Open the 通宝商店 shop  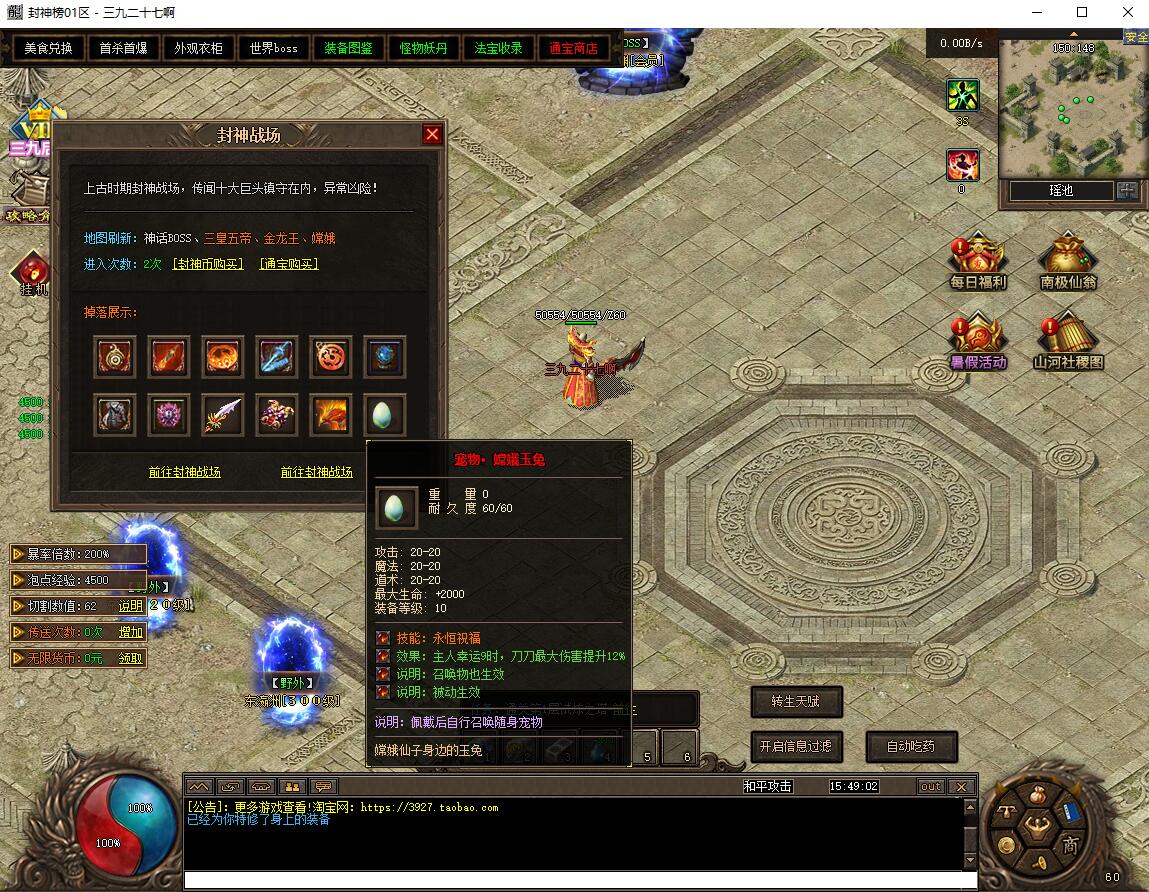(x=574, y=48)
